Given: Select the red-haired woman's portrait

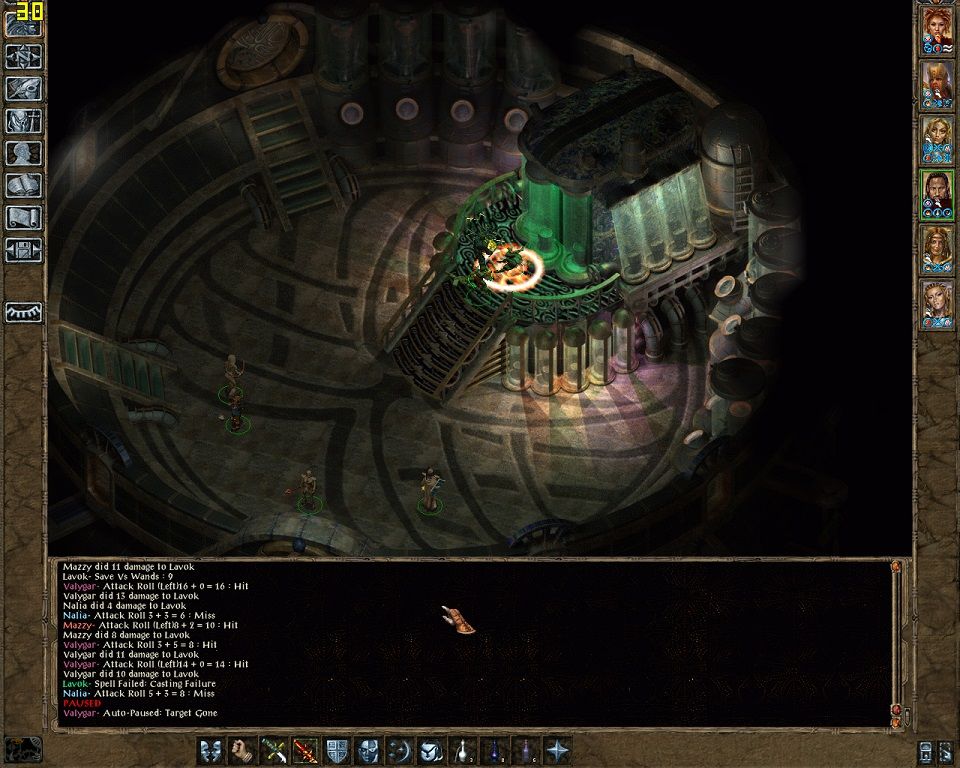Looking at the screenshot, I should 938,30.
